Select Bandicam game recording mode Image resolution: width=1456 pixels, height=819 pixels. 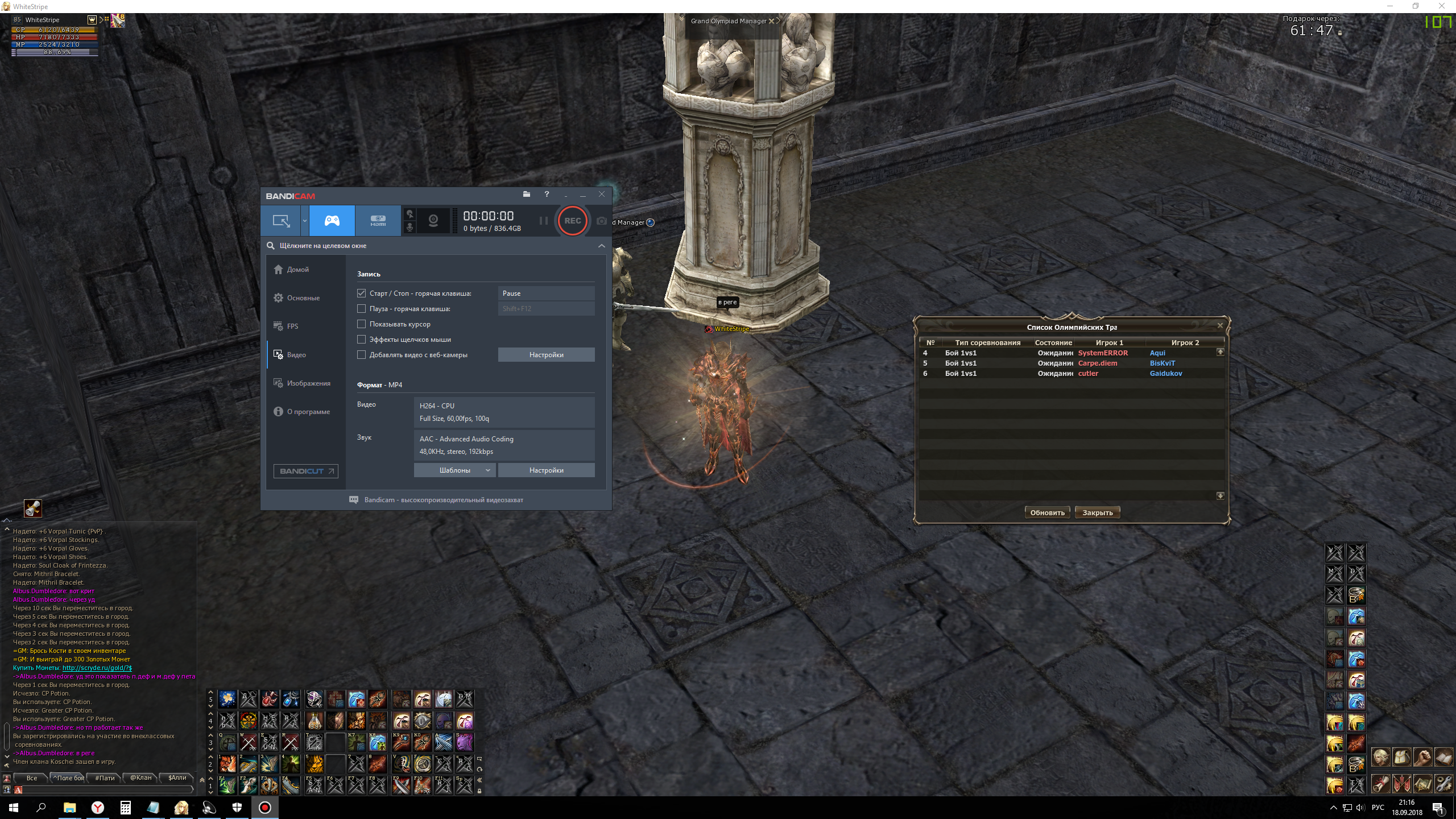pyautogui.click(x=332, y=221)
